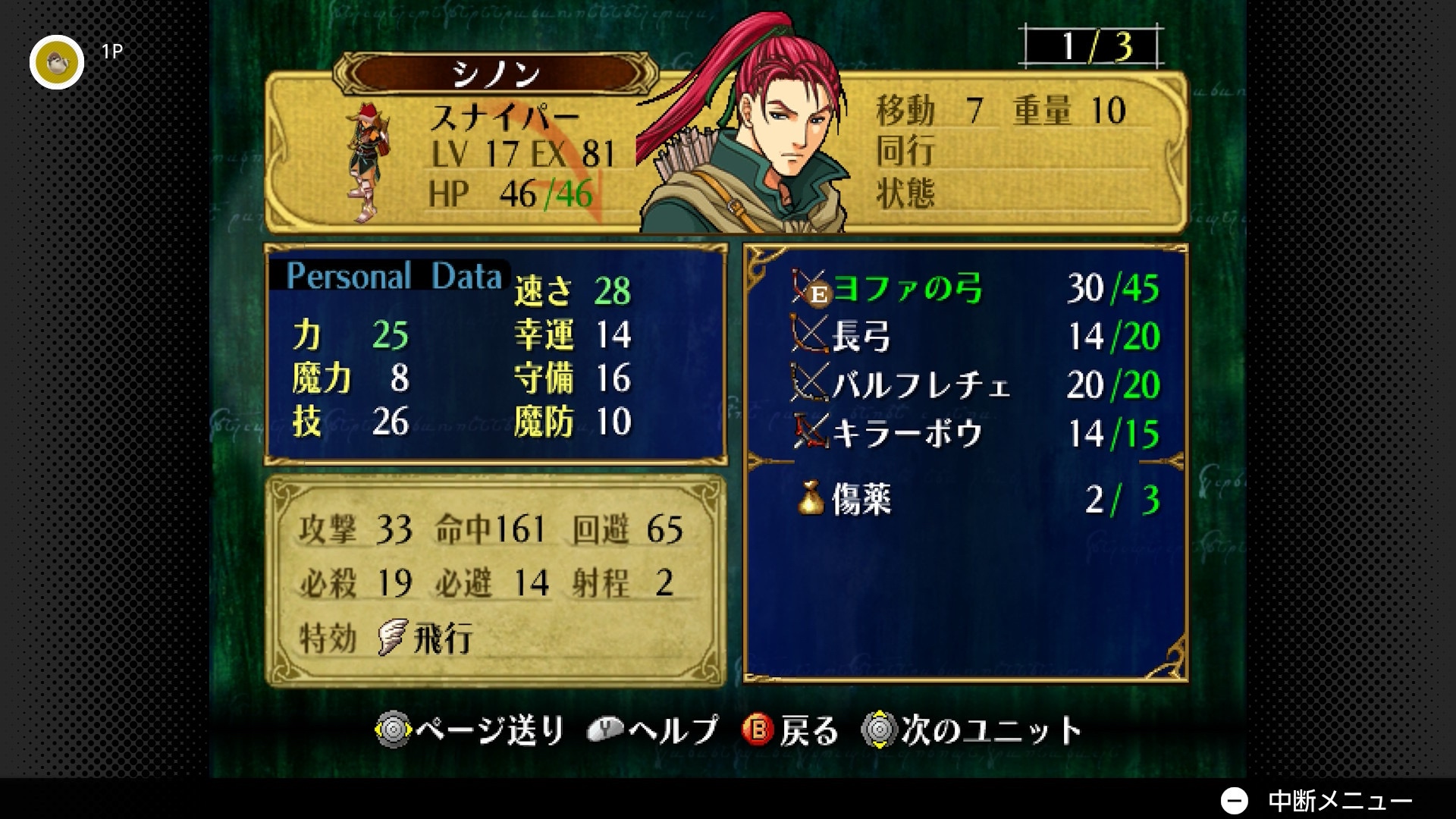Choose the 長弓 longbow item row

coord(861,337)
